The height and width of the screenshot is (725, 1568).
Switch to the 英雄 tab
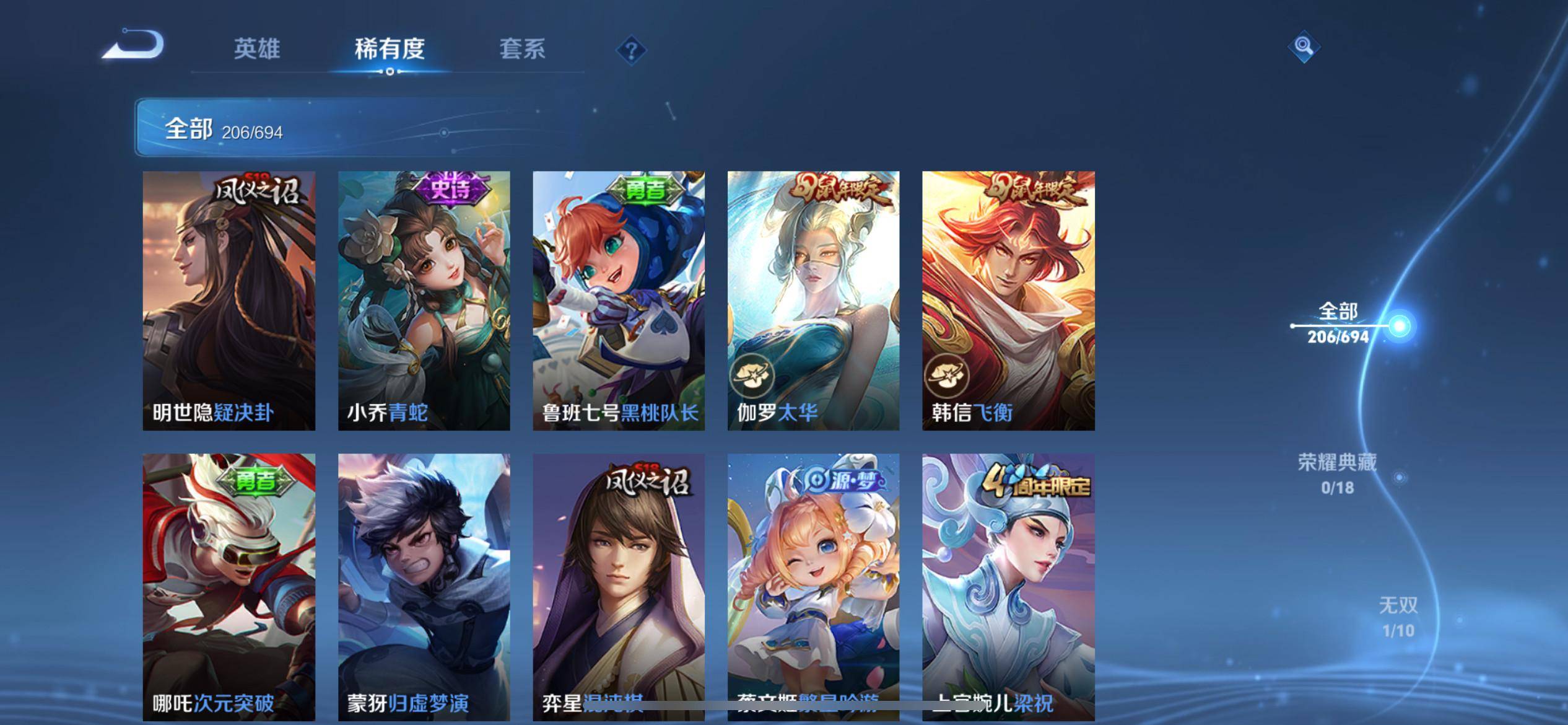click(x=257, y=49)
